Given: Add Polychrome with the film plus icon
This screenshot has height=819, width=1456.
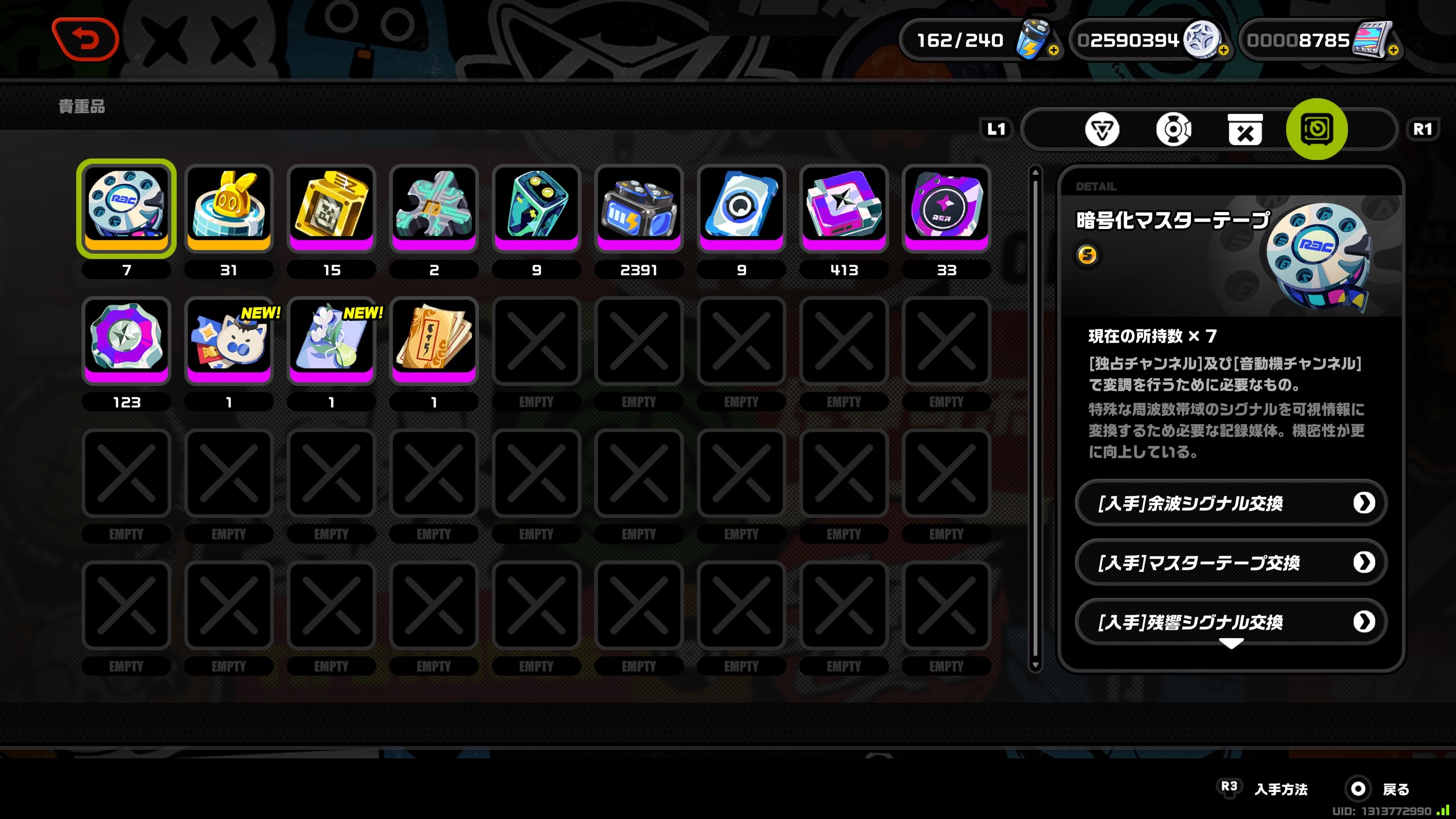Looking at the screenshot, I should (x=1394, y=50).
